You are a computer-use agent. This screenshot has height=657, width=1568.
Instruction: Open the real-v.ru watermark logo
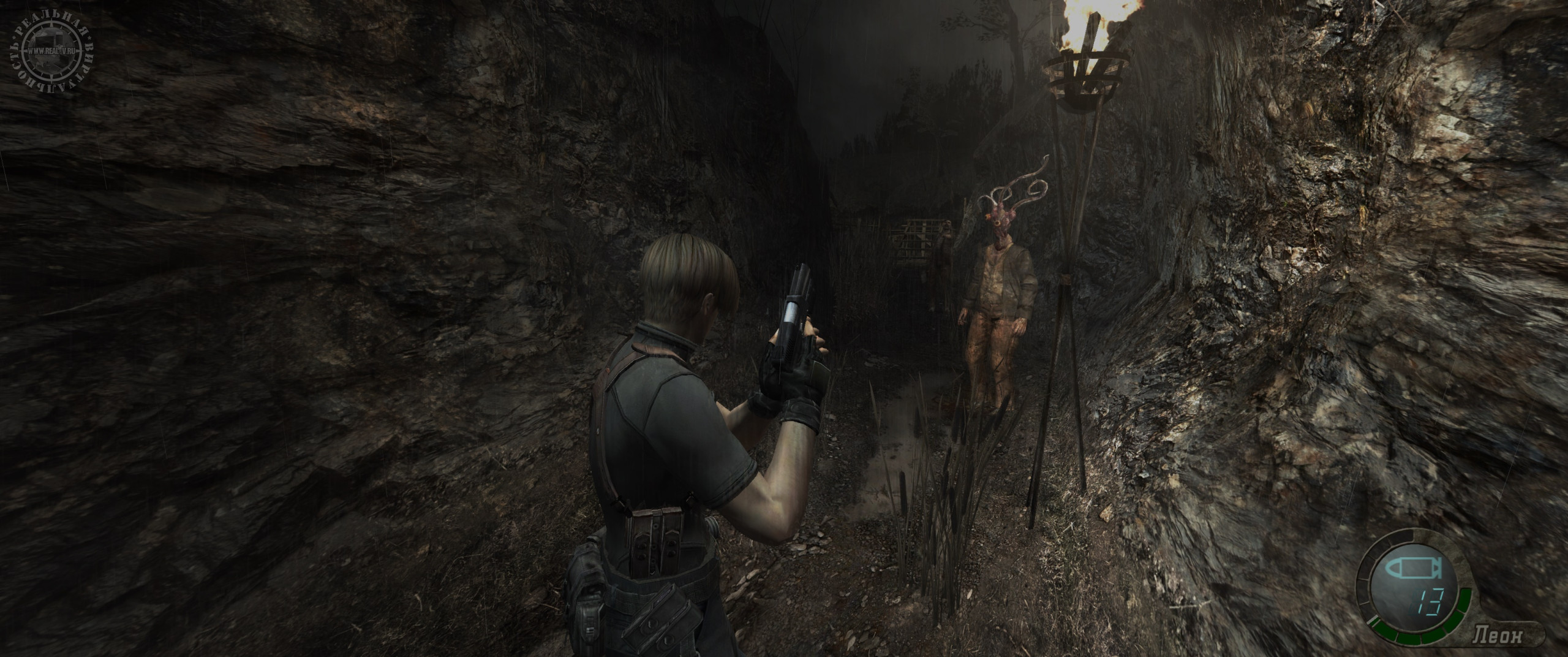53,51
